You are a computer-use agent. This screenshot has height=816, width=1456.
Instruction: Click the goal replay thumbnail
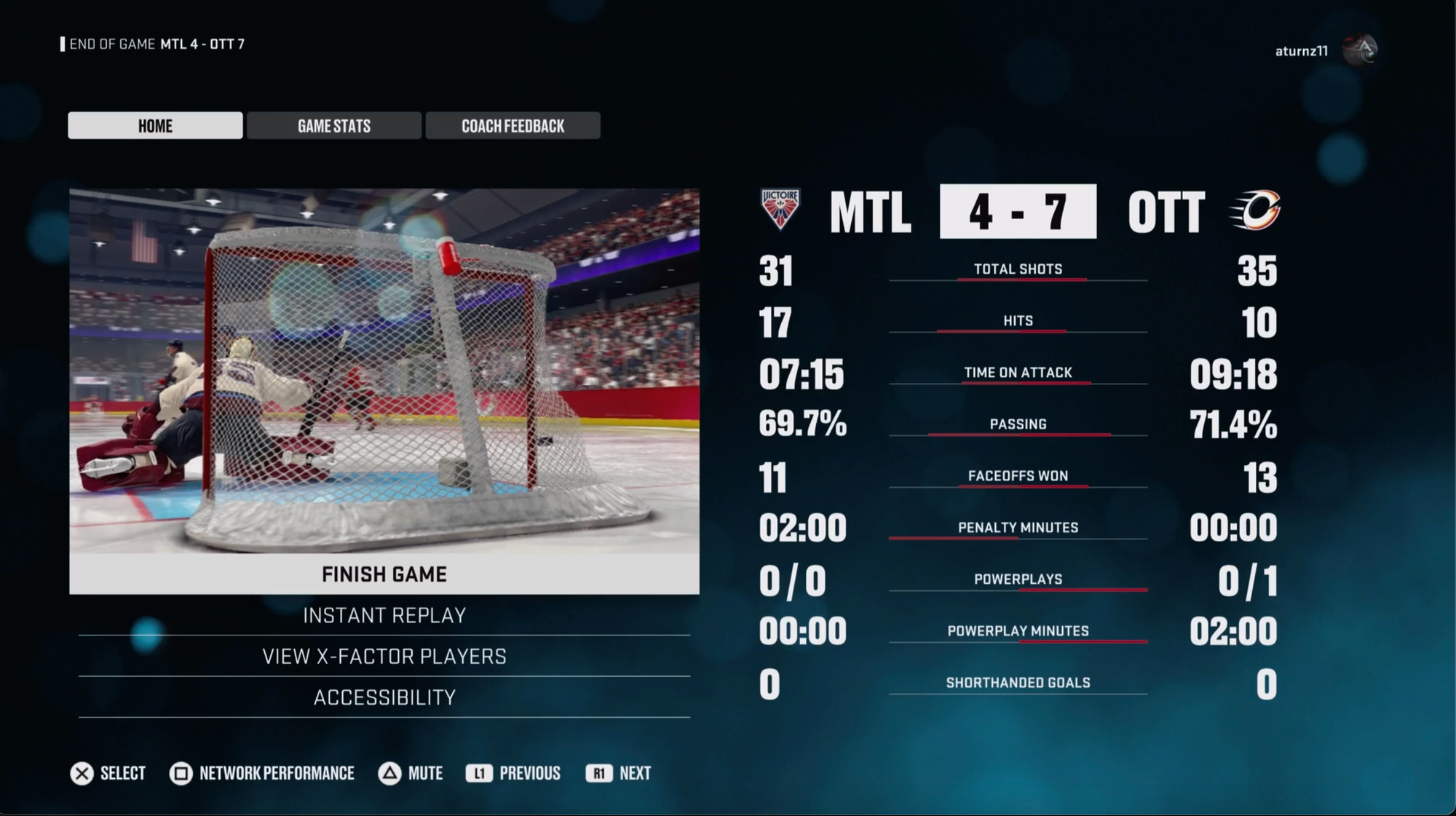tap(384, 371)
